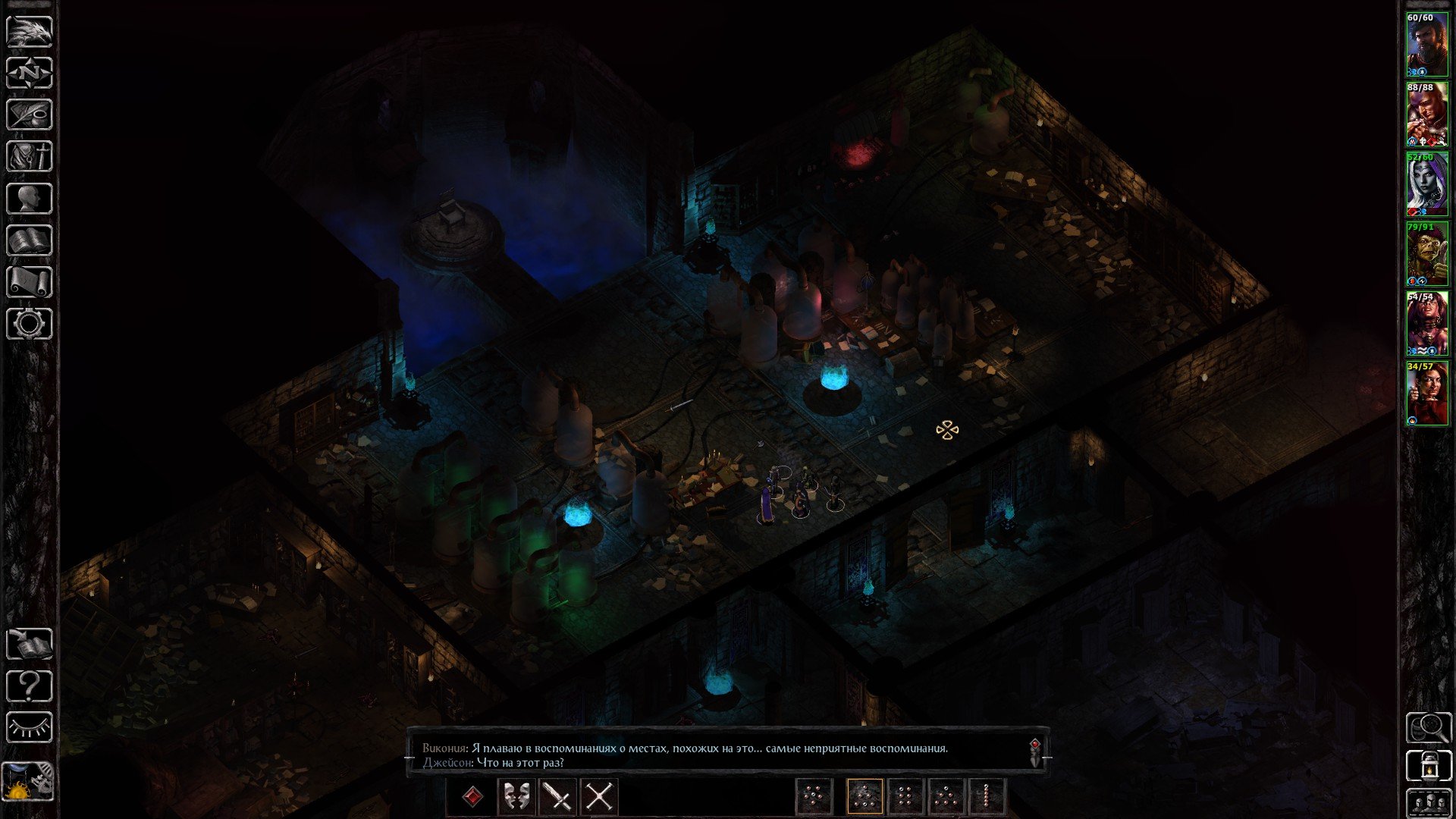Open the mage spellbook icon
This screenshot has width=1456, height=819.
[30, 240]
